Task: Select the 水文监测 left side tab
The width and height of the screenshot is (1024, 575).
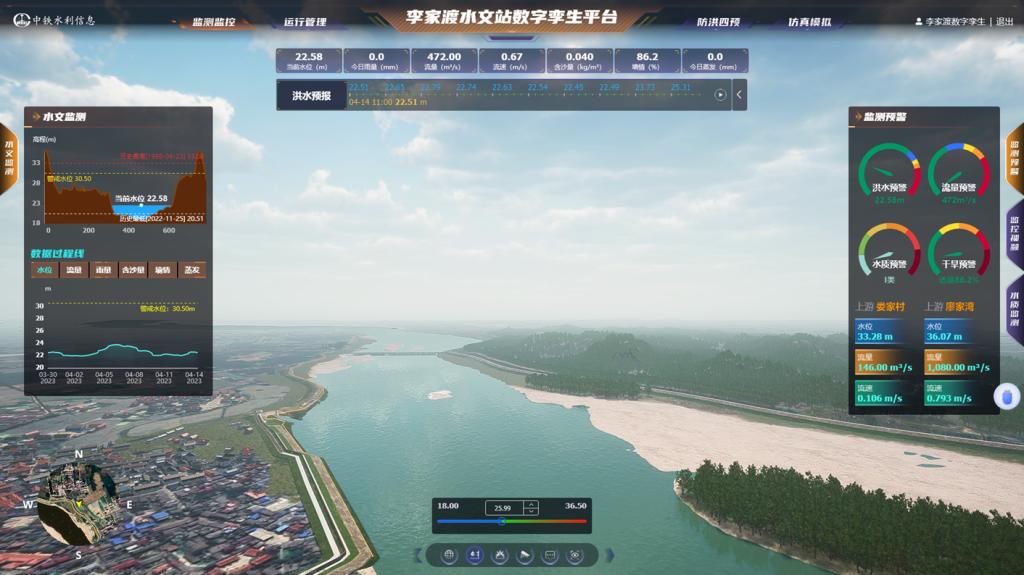Action: pos(9,156)
